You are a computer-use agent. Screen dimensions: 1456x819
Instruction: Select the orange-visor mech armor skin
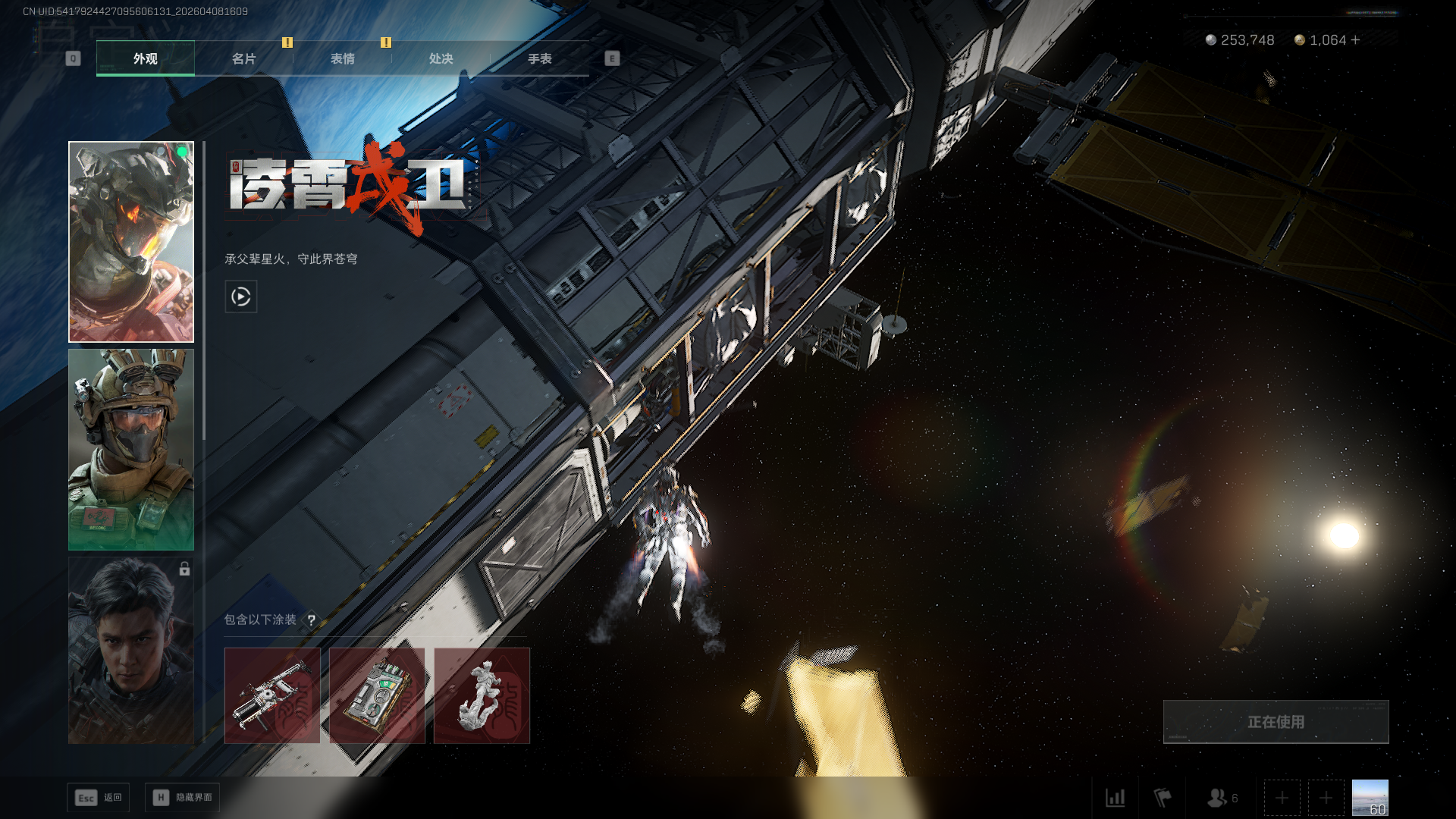click(x=131, y=242)
